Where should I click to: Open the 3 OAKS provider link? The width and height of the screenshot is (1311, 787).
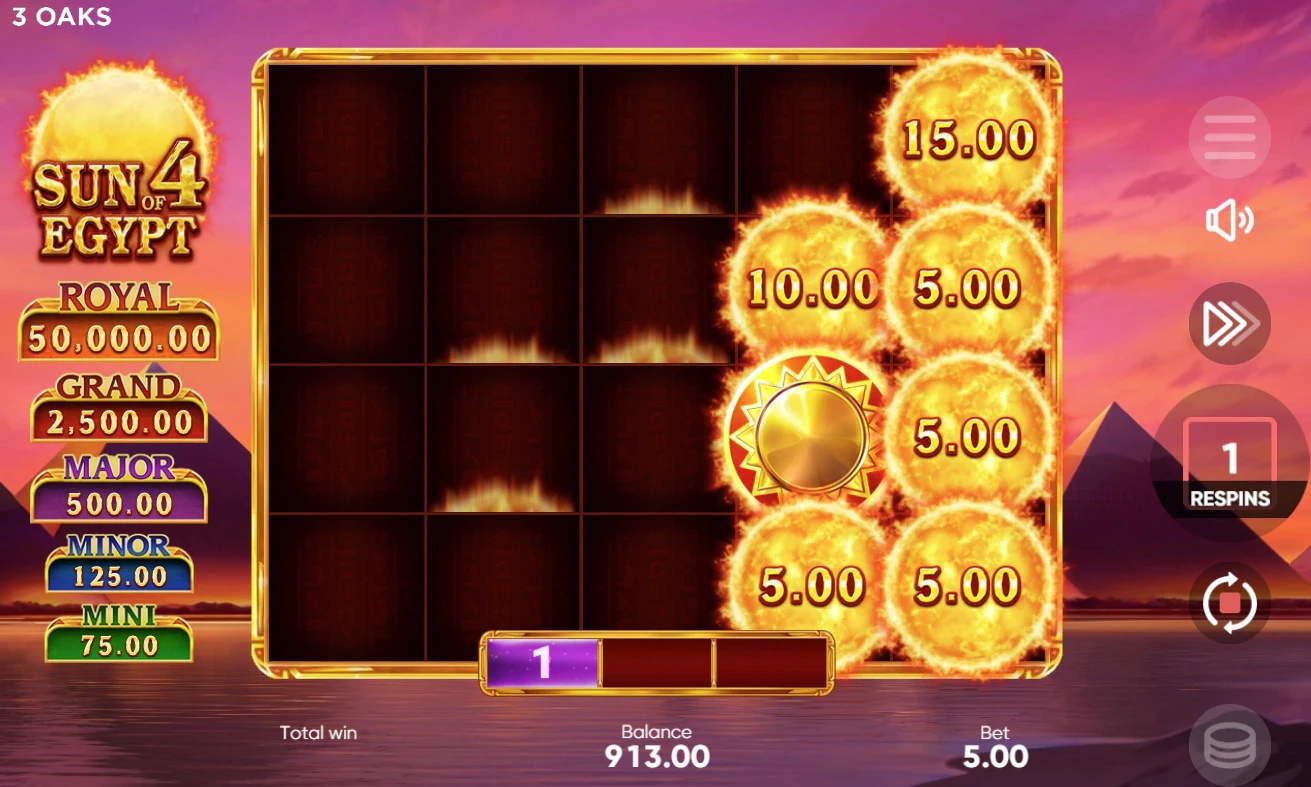click(x=60, y=16)
